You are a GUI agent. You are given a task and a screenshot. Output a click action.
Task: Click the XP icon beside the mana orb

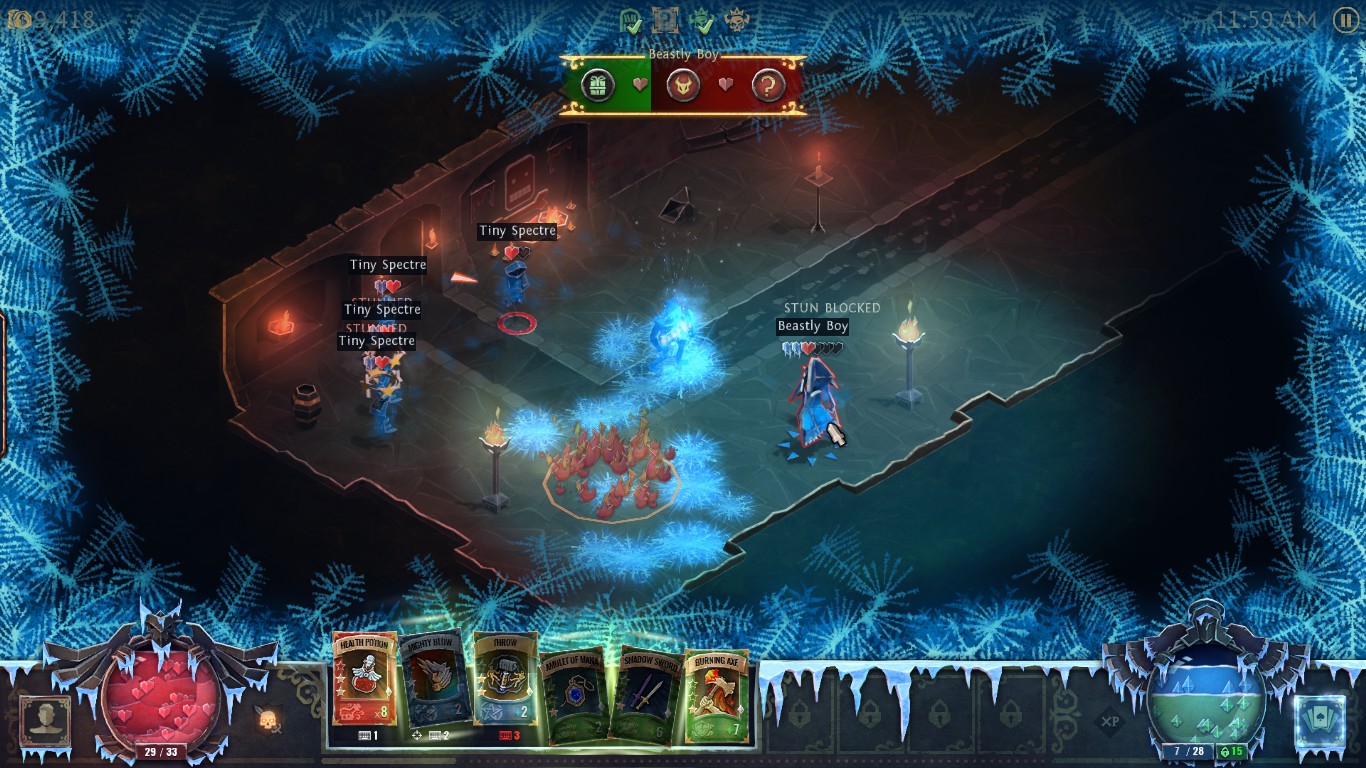1109,720
